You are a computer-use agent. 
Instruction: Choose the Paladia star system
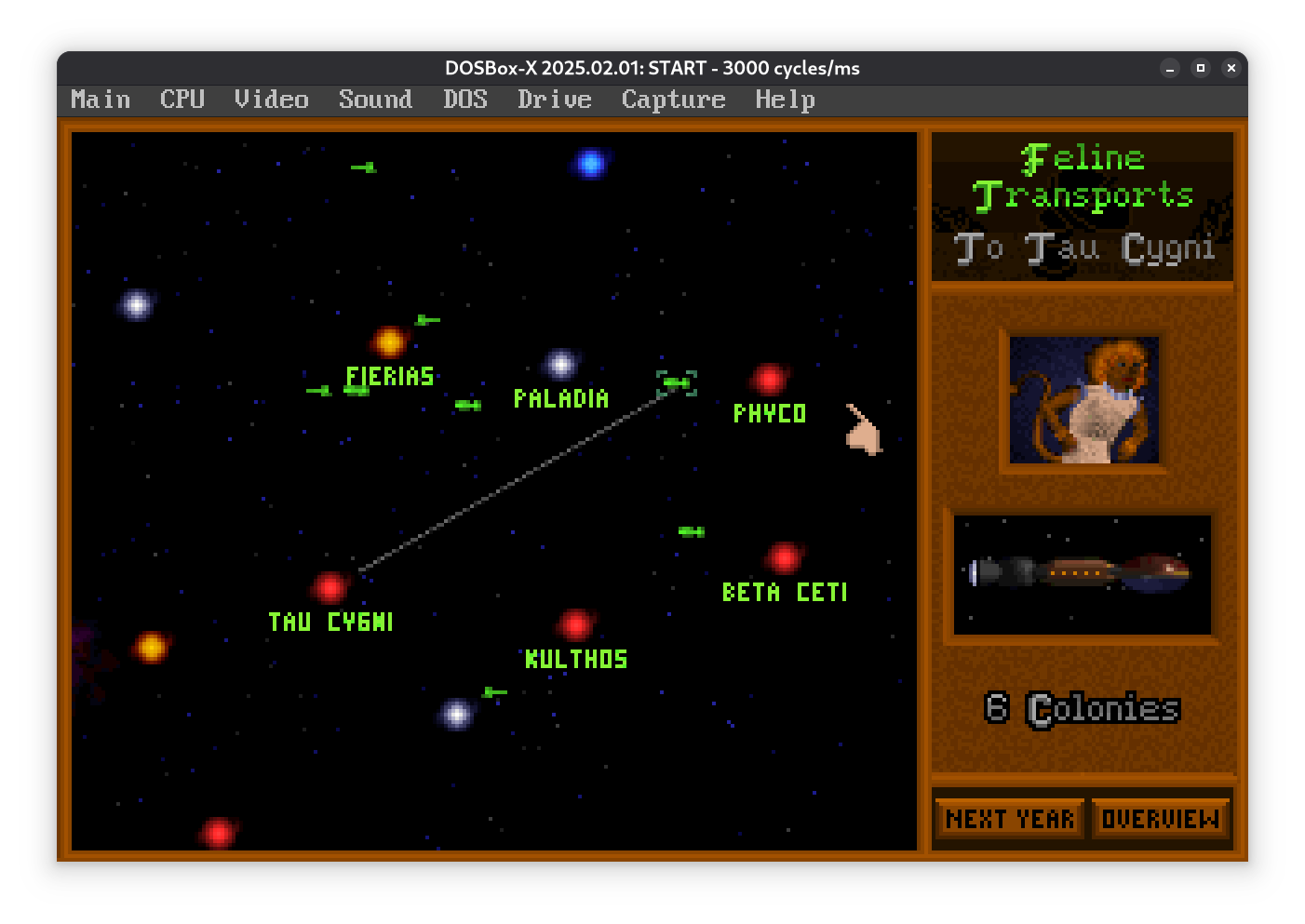(x=560, y=364)
